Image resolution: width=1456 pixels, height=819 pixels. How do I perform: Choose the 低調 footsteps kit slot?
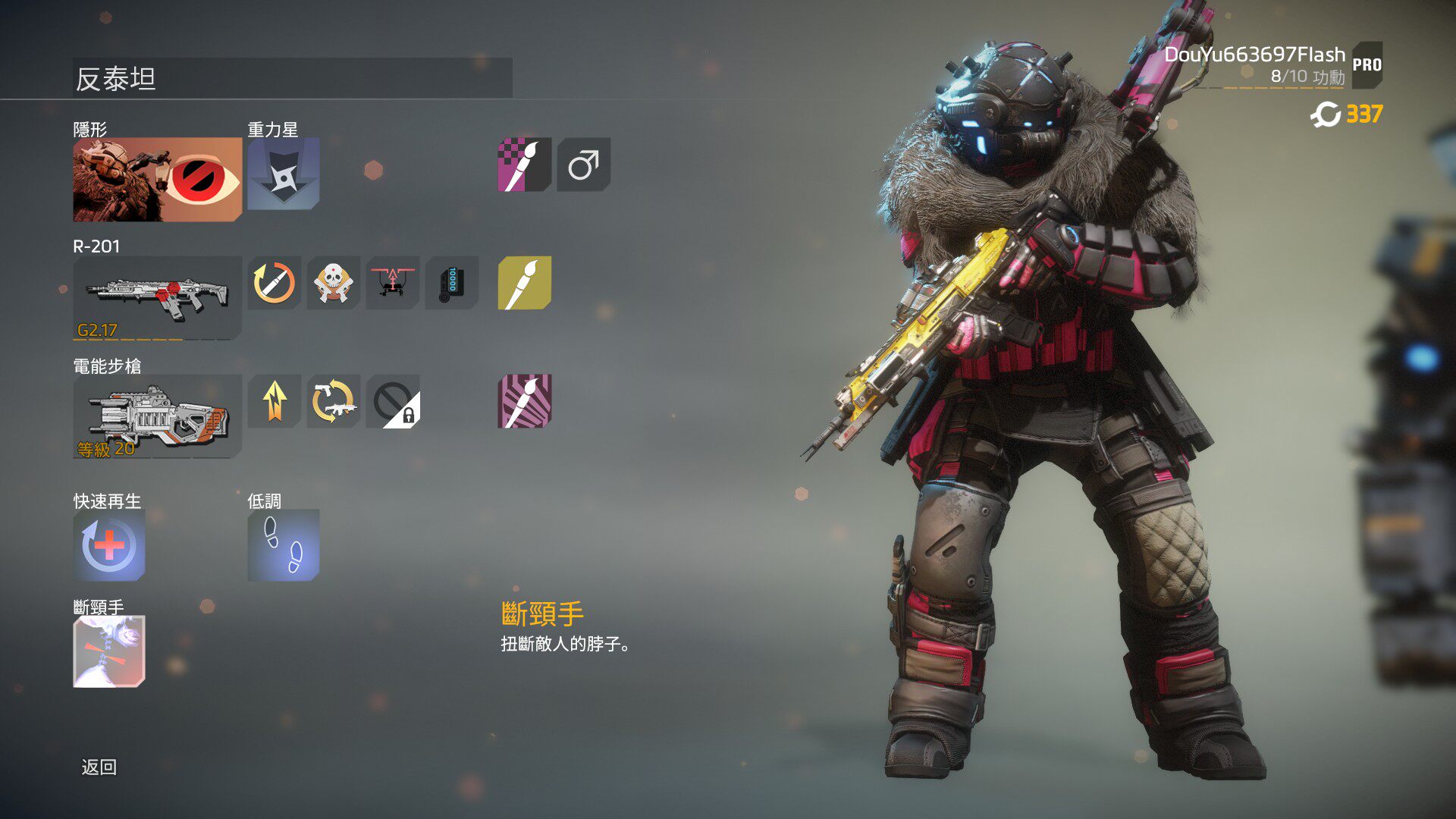click(x=283, y=544)
